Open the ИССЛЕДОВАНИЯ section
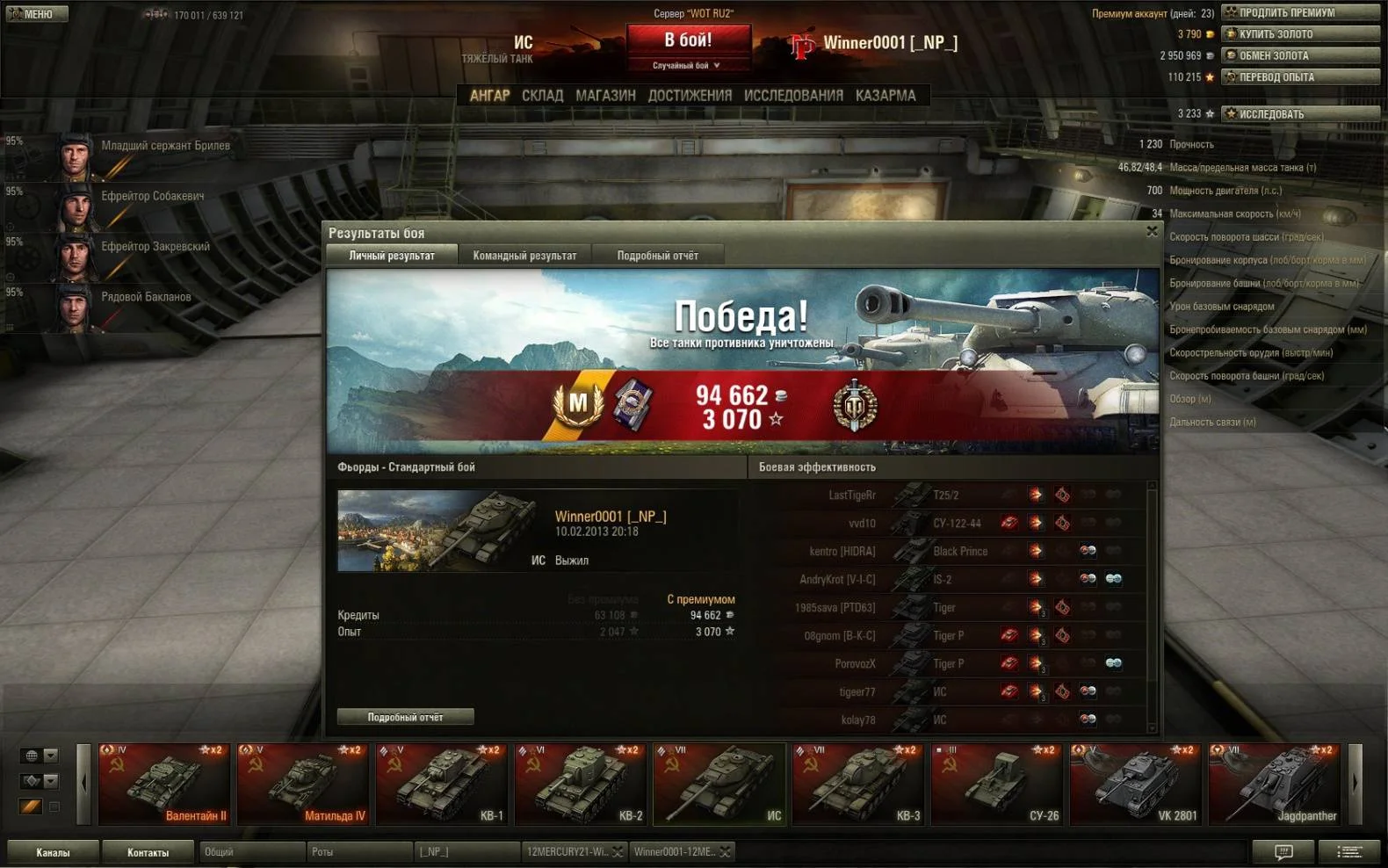Viewport: 1388px width, 868px height. pyautogui.click(x=793, y=96)
